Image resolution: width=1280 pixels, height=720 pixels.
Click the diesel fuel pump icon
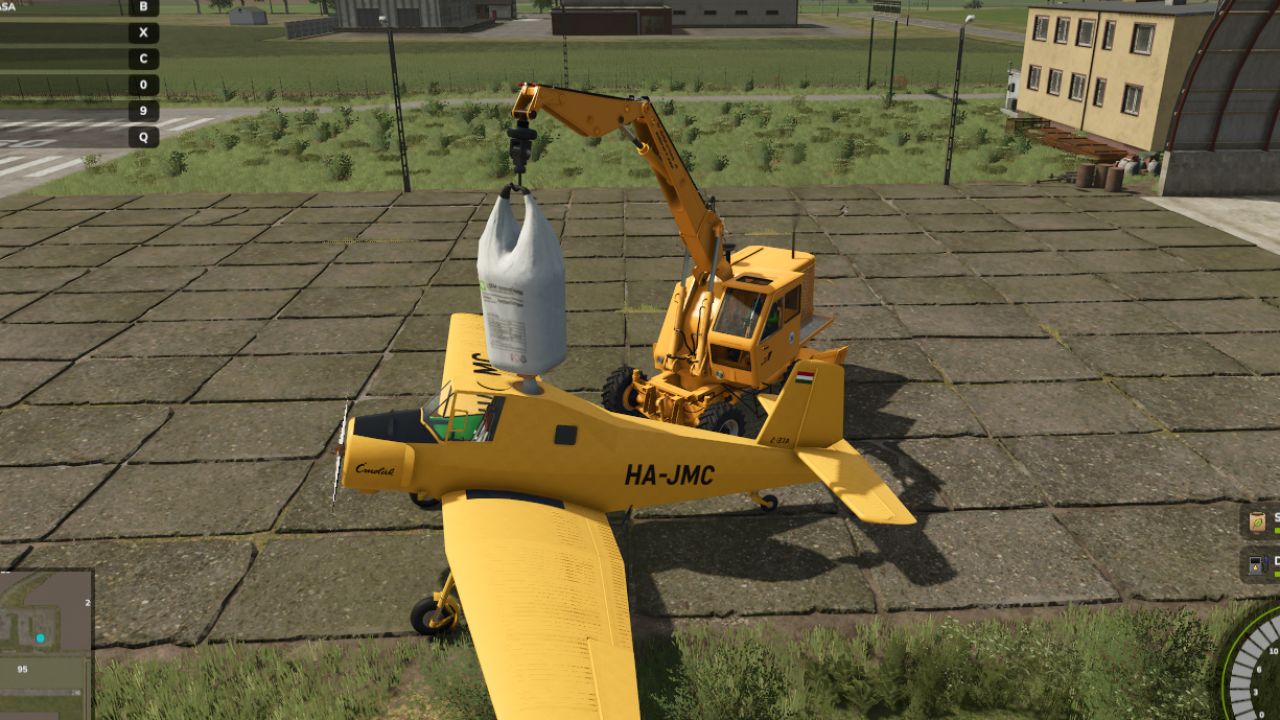[1256, 566]
